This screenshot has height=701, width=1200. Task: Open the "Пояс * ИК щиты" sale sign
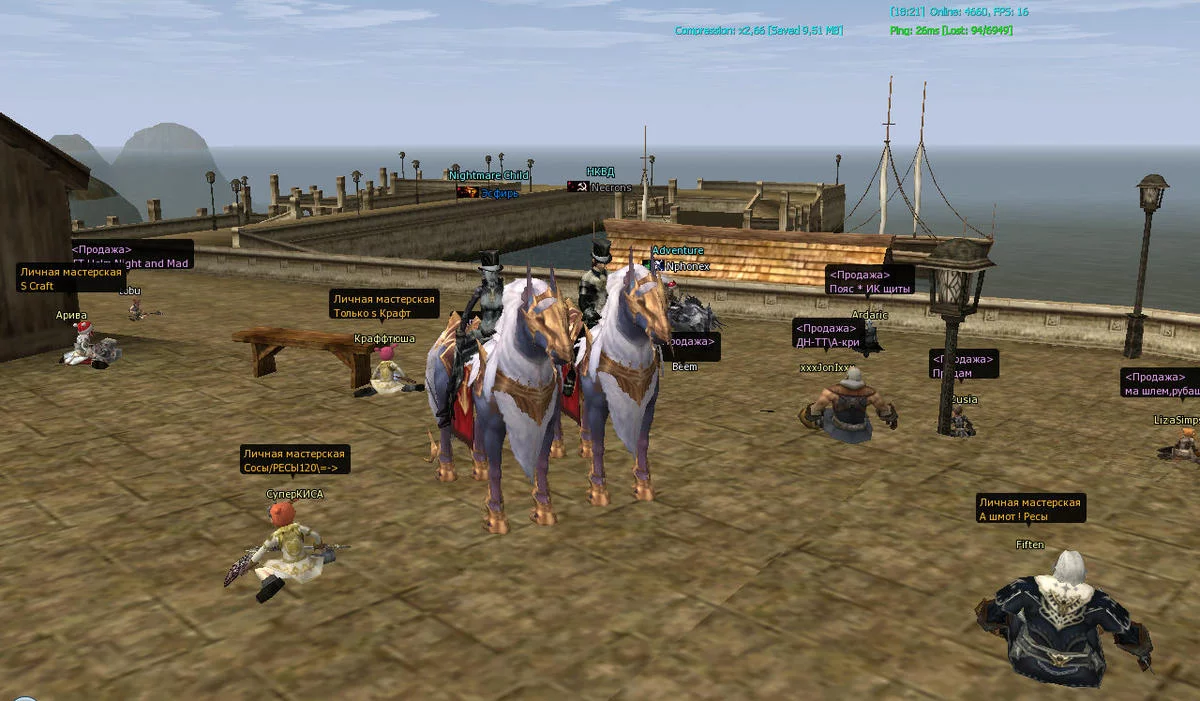coord(869,281)
